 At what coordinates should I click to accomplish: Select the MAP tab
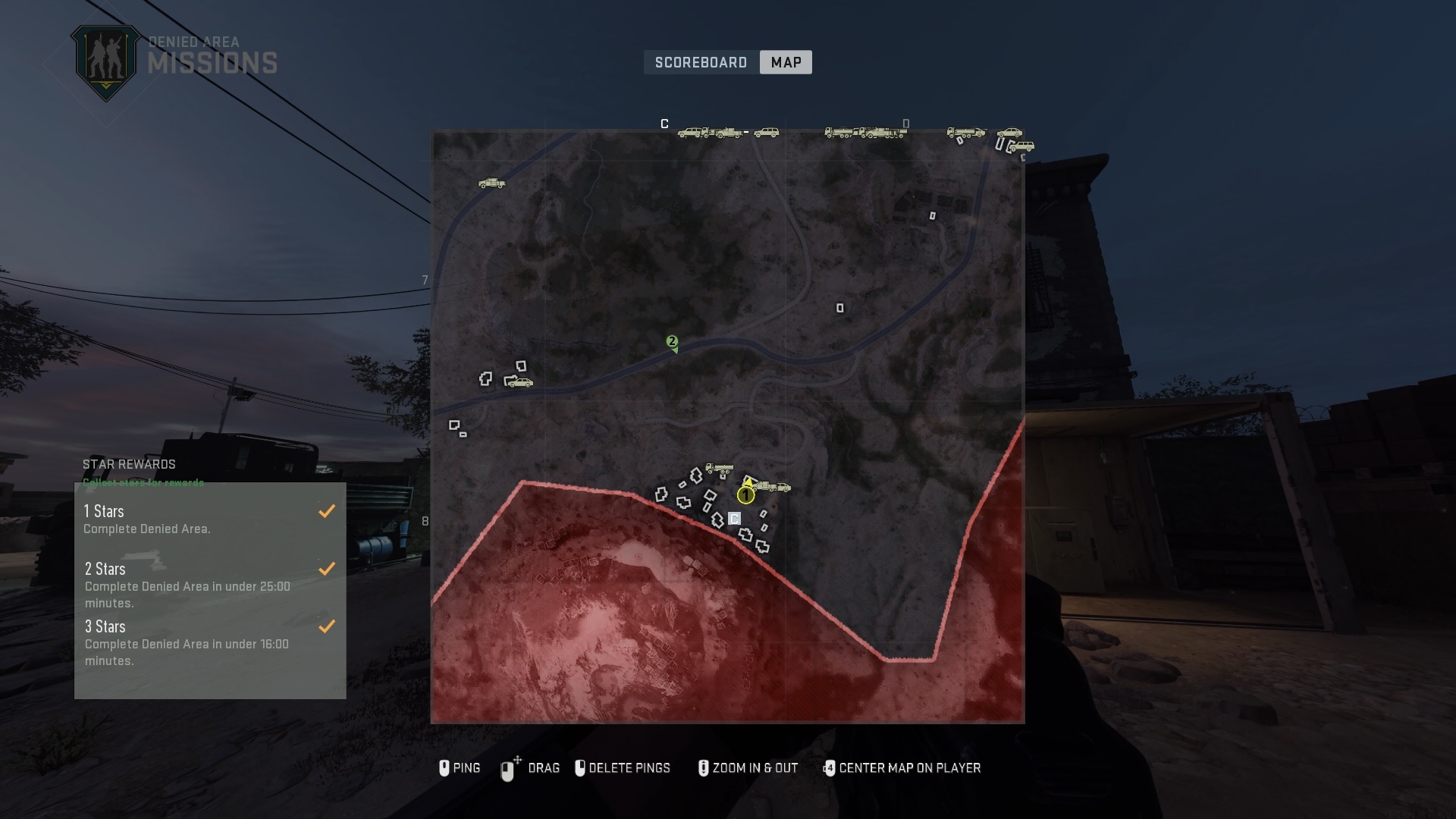[x=786, y=62]
